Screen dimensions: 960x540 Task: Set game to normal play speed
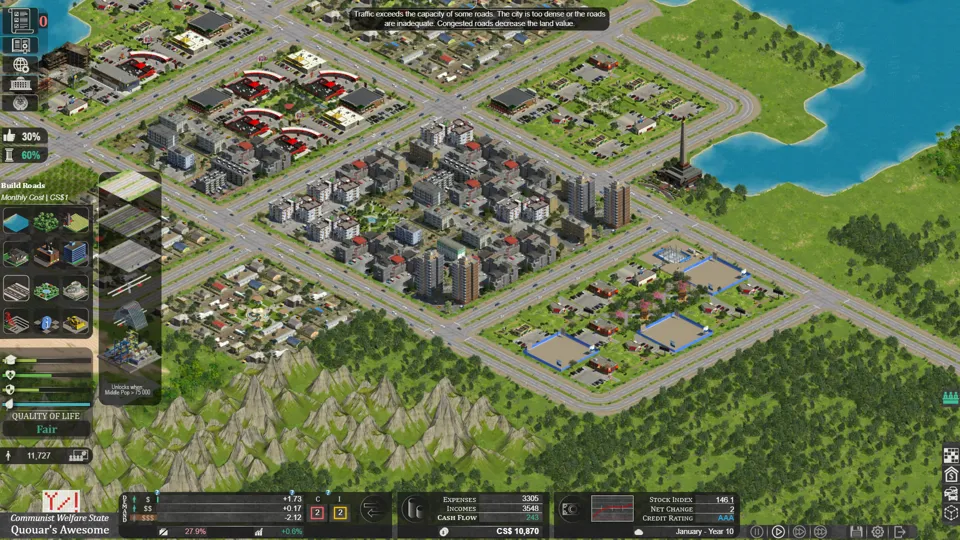tap(778, 532)
